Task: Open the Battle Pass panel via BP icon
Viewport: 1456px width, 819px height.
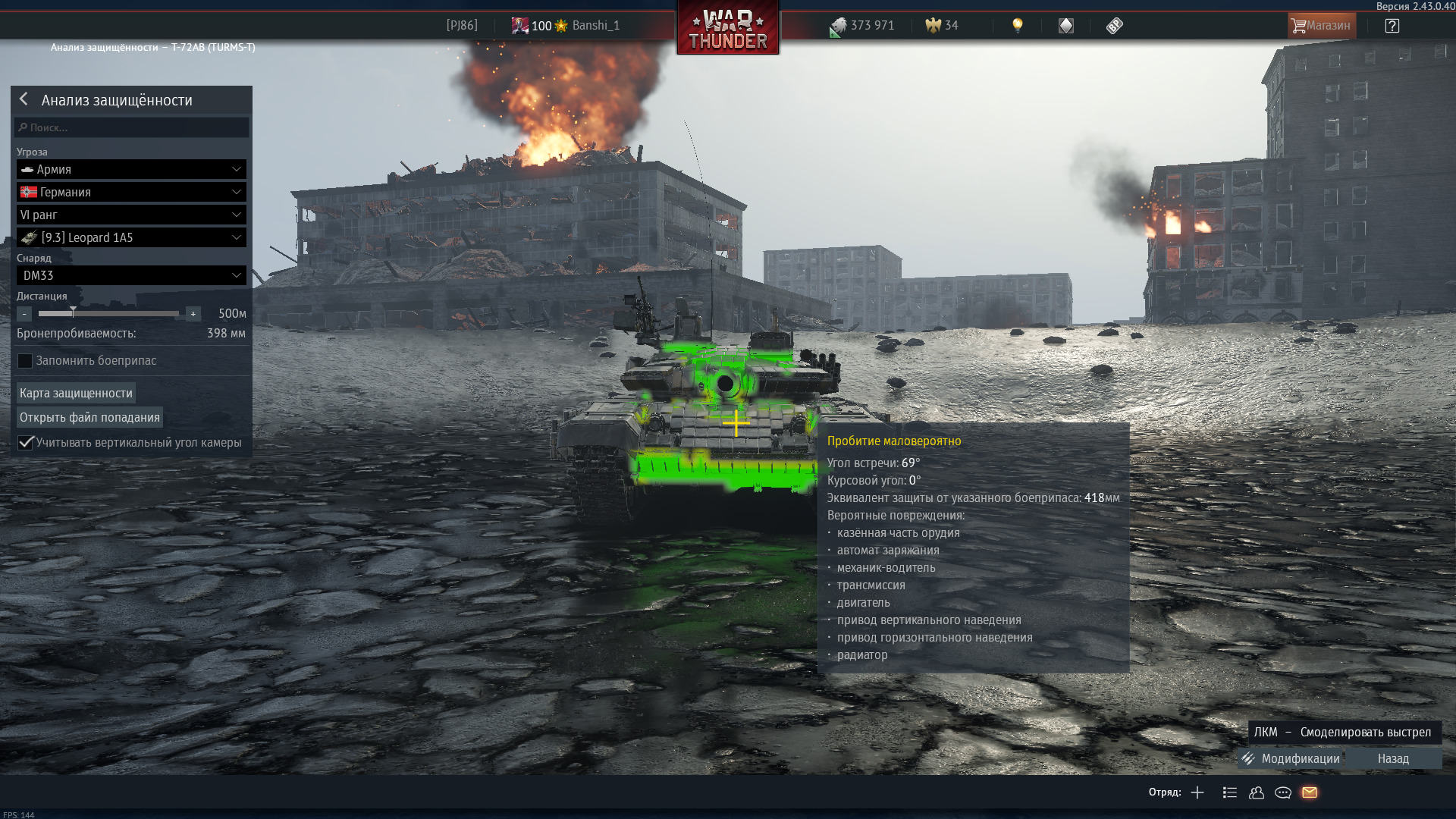Action: [1112, 25]
